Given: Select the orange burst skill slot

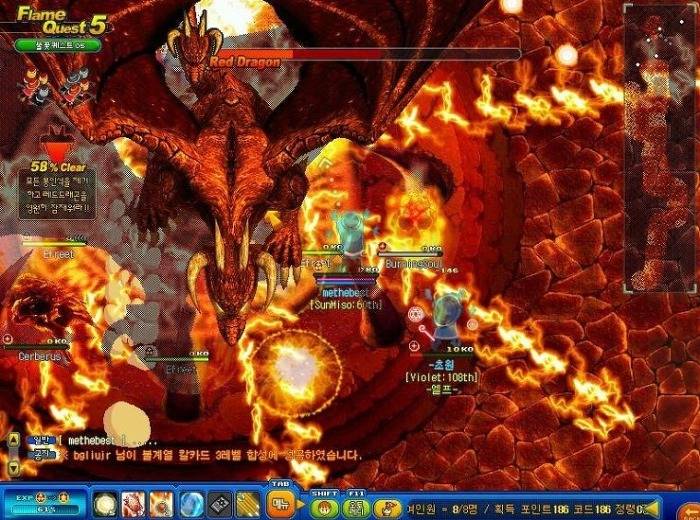Looking at the screenshot, I should (162, 504).
